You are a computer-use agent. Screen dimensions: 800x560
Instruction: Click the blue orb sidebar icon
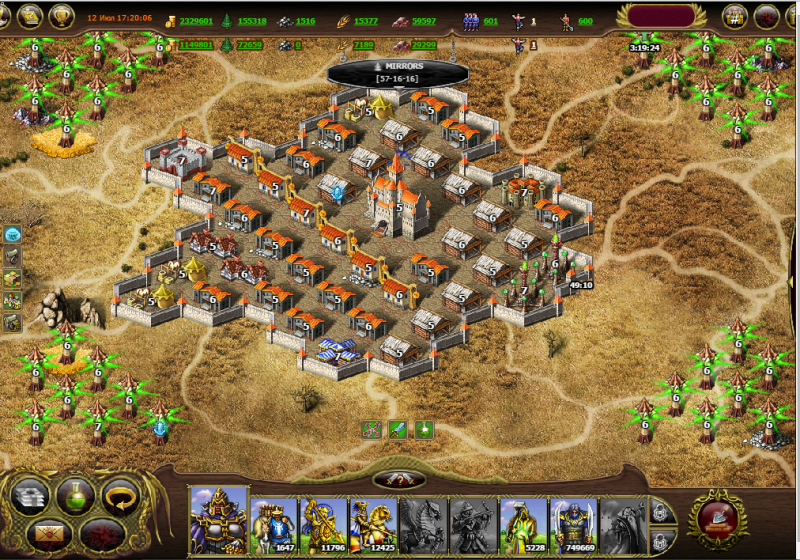coord(13,234)
